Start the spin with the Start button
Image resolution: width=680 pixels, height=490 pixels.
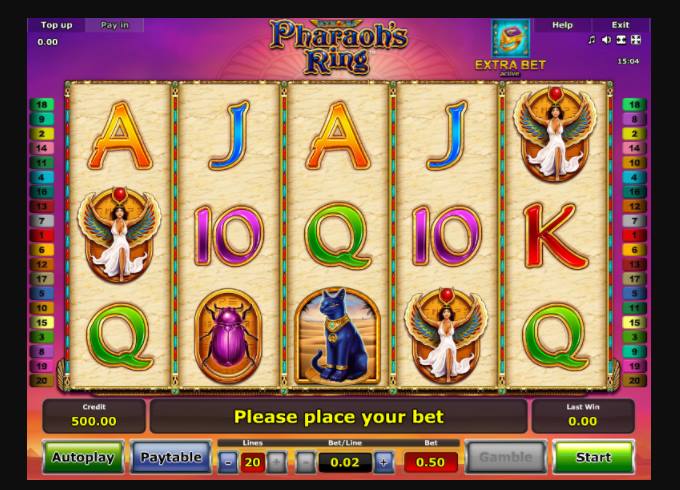click(x=593, y=458)
